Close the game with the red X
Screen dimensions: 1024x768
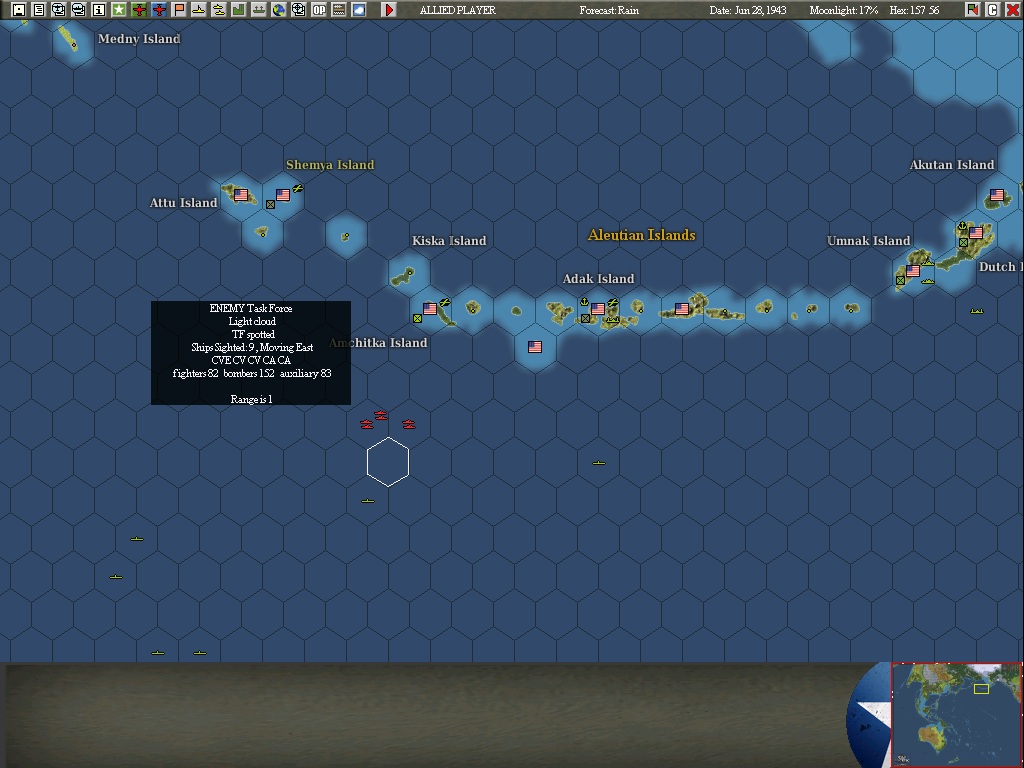[x=1013, y=10]
